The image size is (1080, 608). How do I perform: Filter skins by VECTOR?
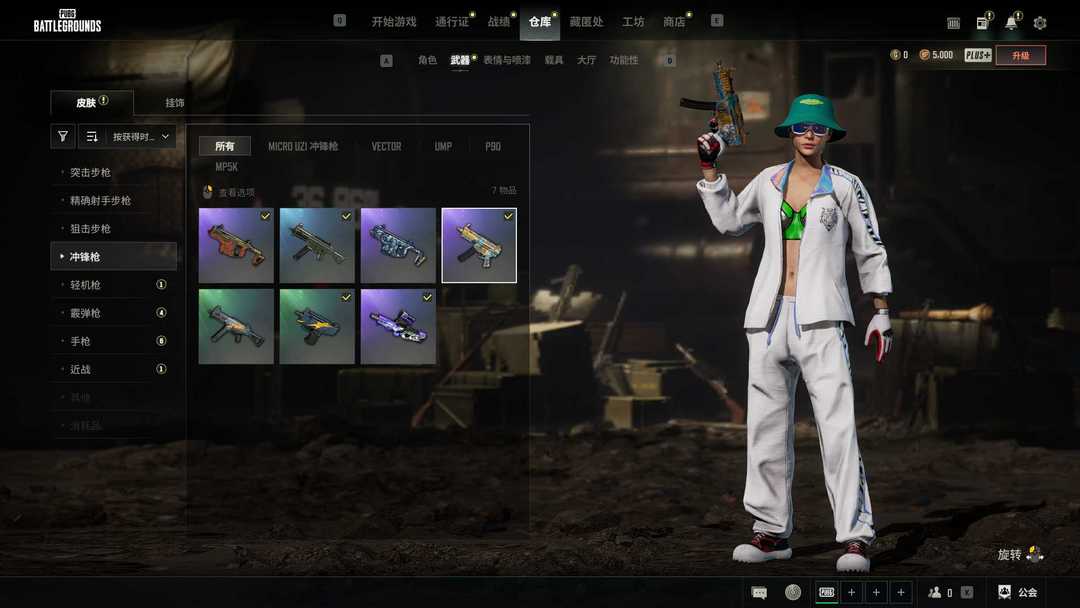coord(386,146)
